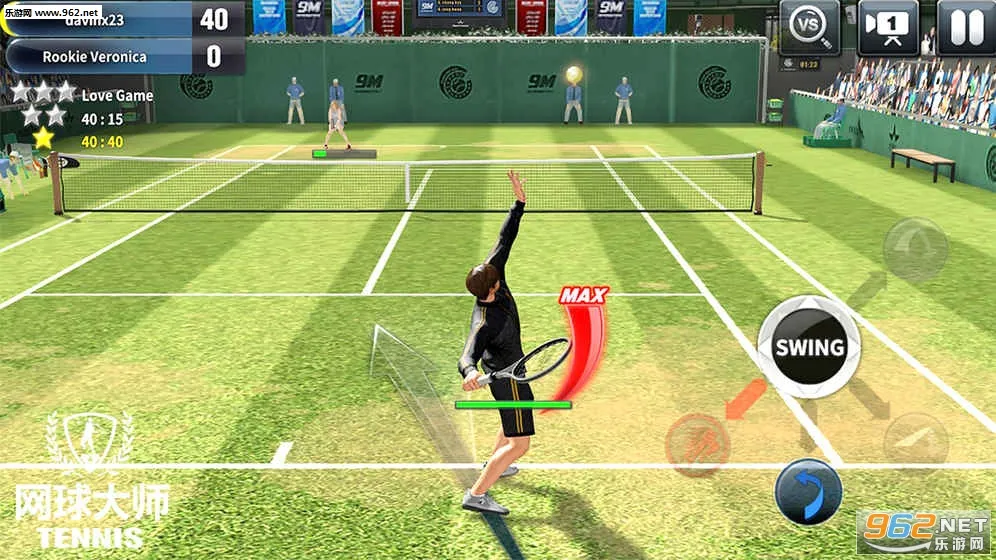Pick the faded lower grey shot button

point(916,443)
